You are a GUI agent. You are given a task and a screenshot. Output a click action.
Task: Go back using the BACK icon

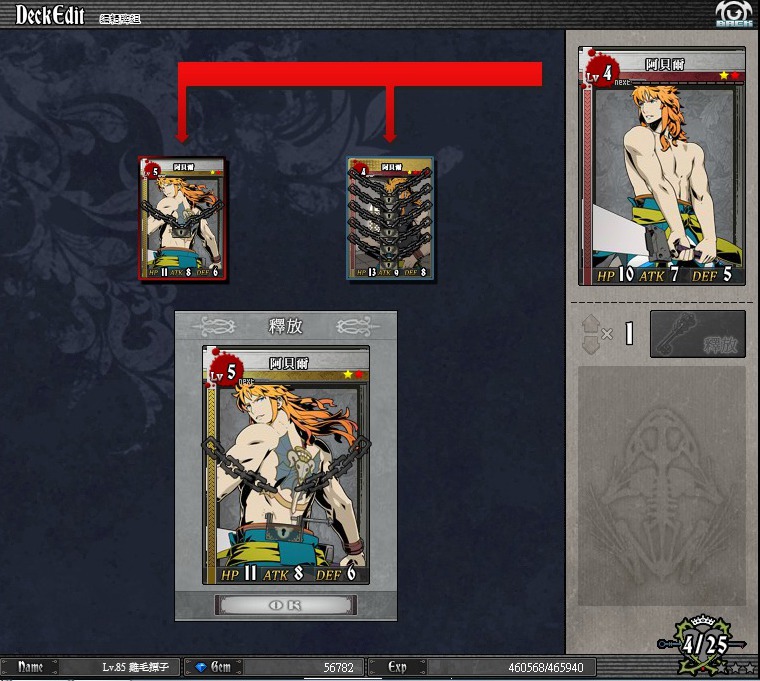(x=734, y=14)
